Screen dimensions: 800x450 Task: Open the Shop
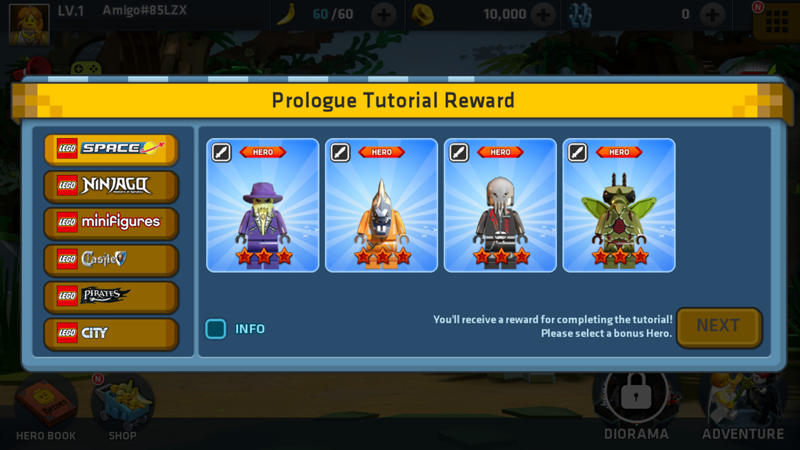pyautogui.click(x=122, y=407)
